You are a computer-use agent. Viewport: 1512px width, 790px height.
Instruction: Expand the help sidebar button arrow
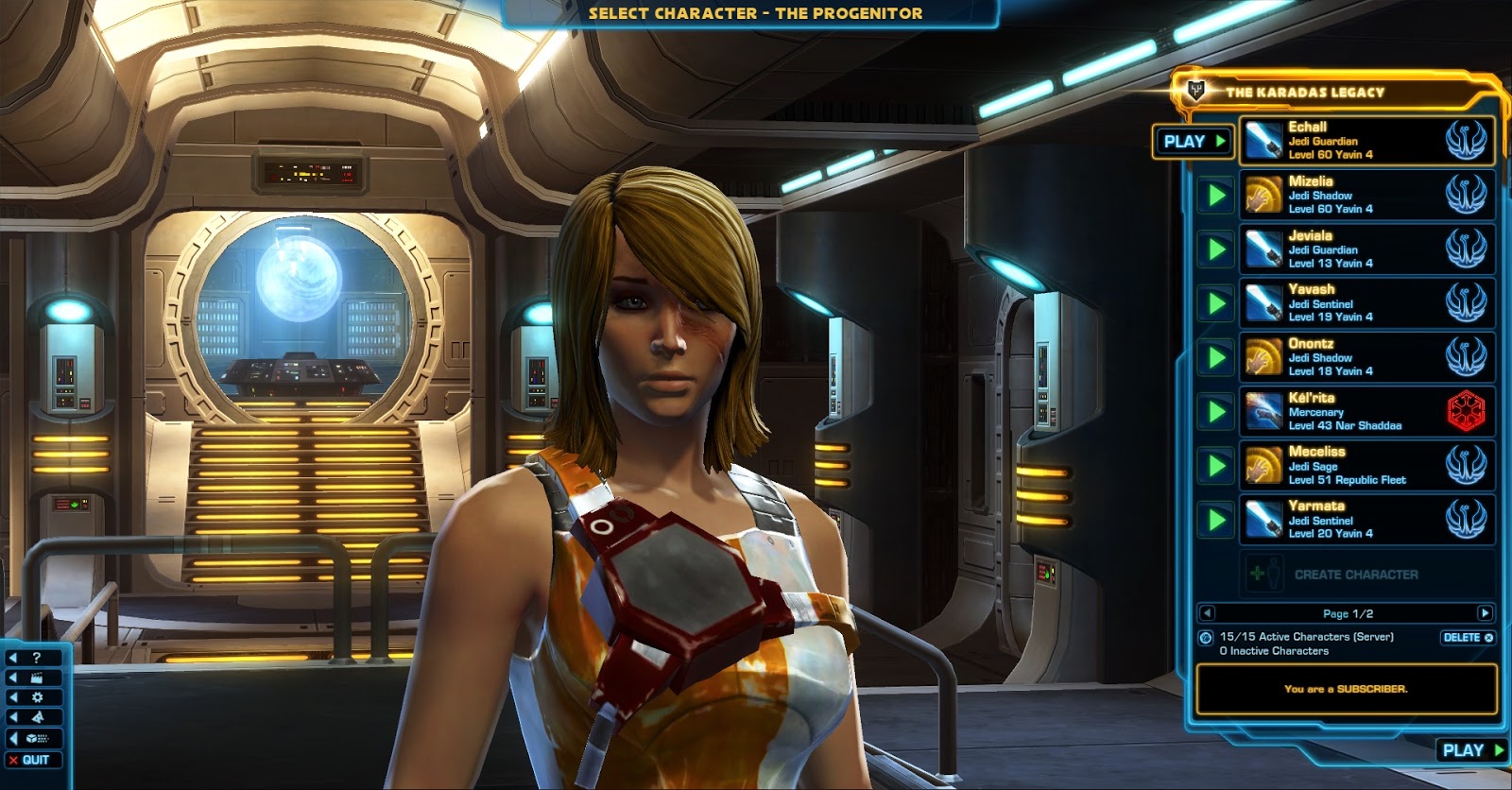pyautogui.click(x=13, y=658)
